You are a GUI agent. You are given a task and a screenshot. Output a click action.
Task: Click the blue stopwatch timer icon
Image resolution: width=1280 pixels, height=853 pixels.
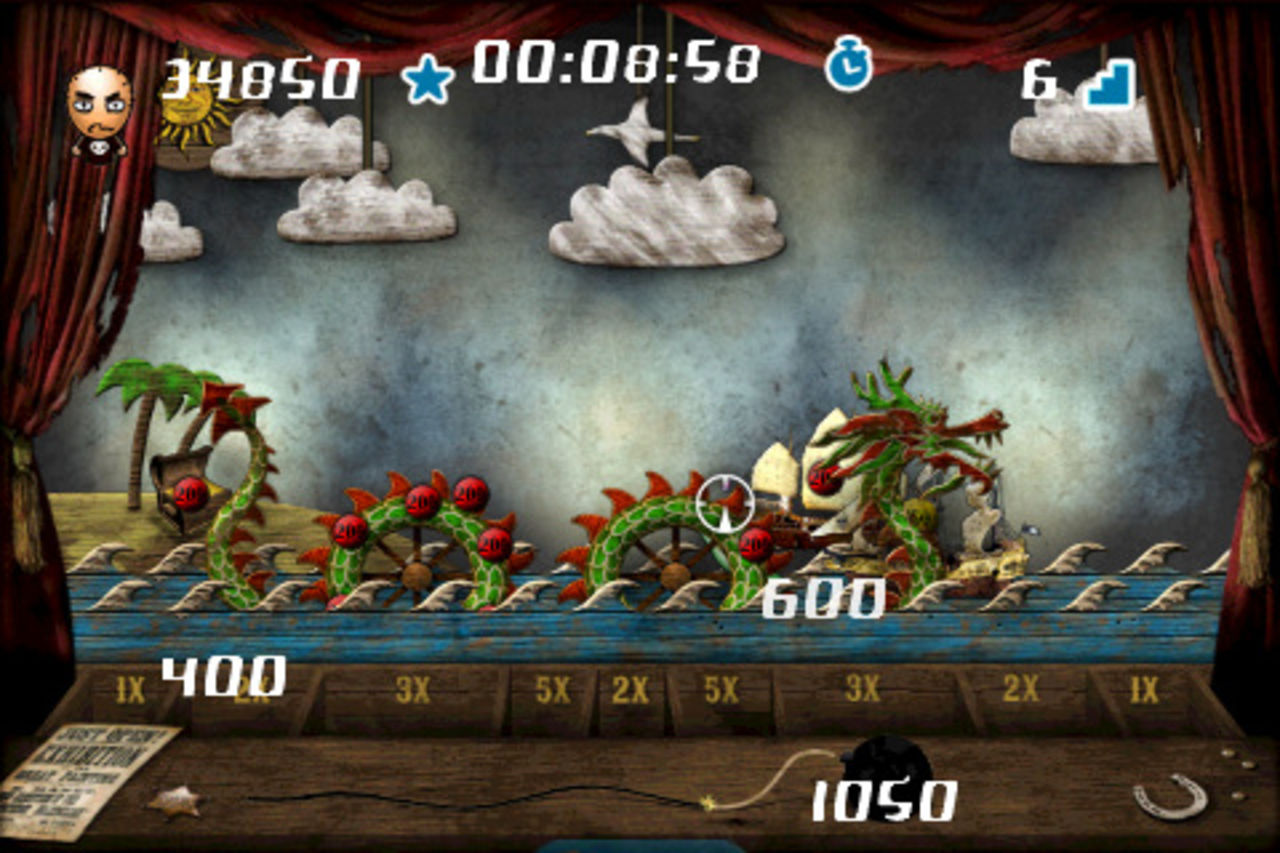point(848,66)
